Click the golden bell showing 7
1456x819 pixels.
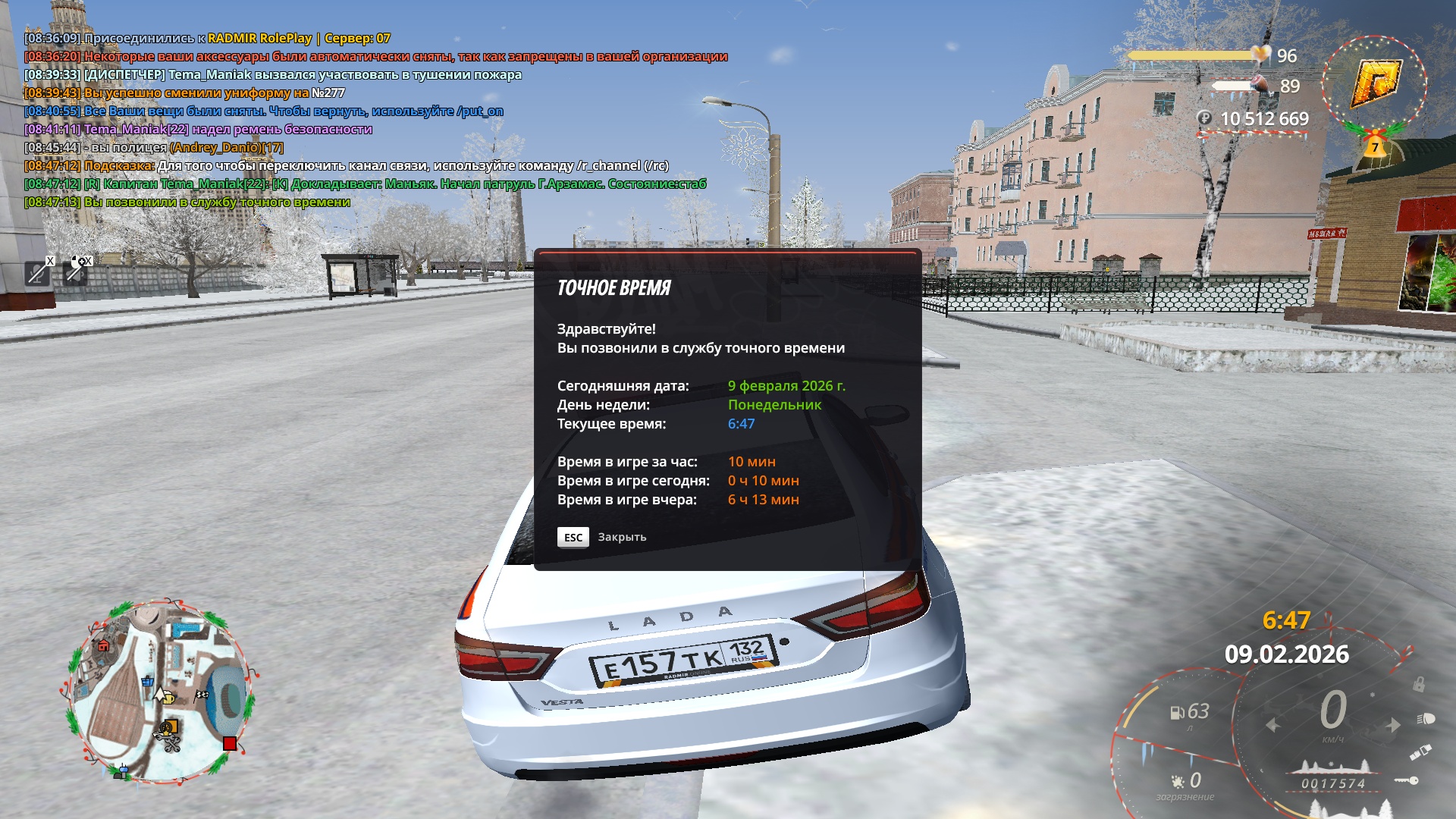click(x=1374, y=146)
